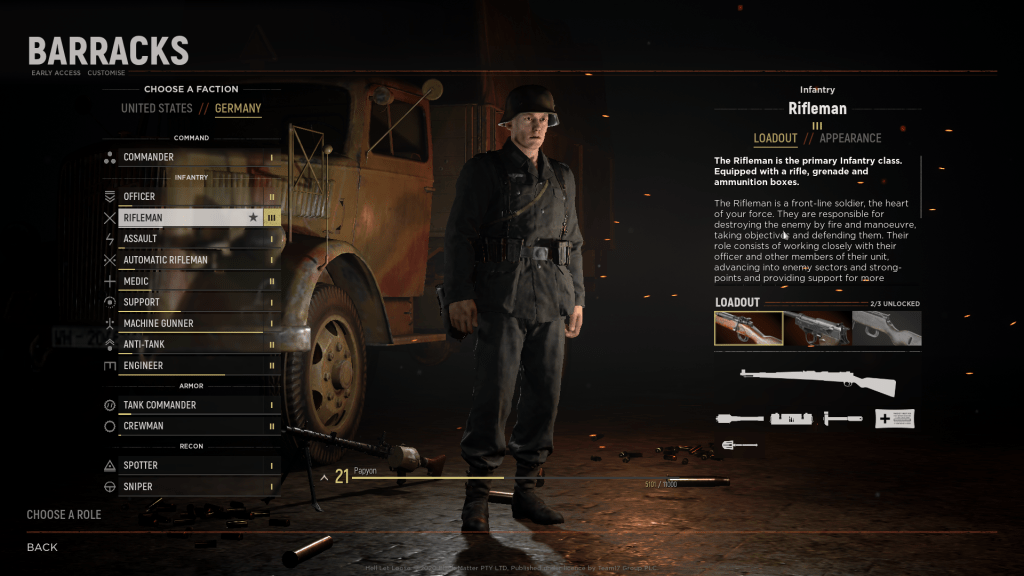Choose the Commander role
Screen dimensions: 1024x576
[190, 157]
